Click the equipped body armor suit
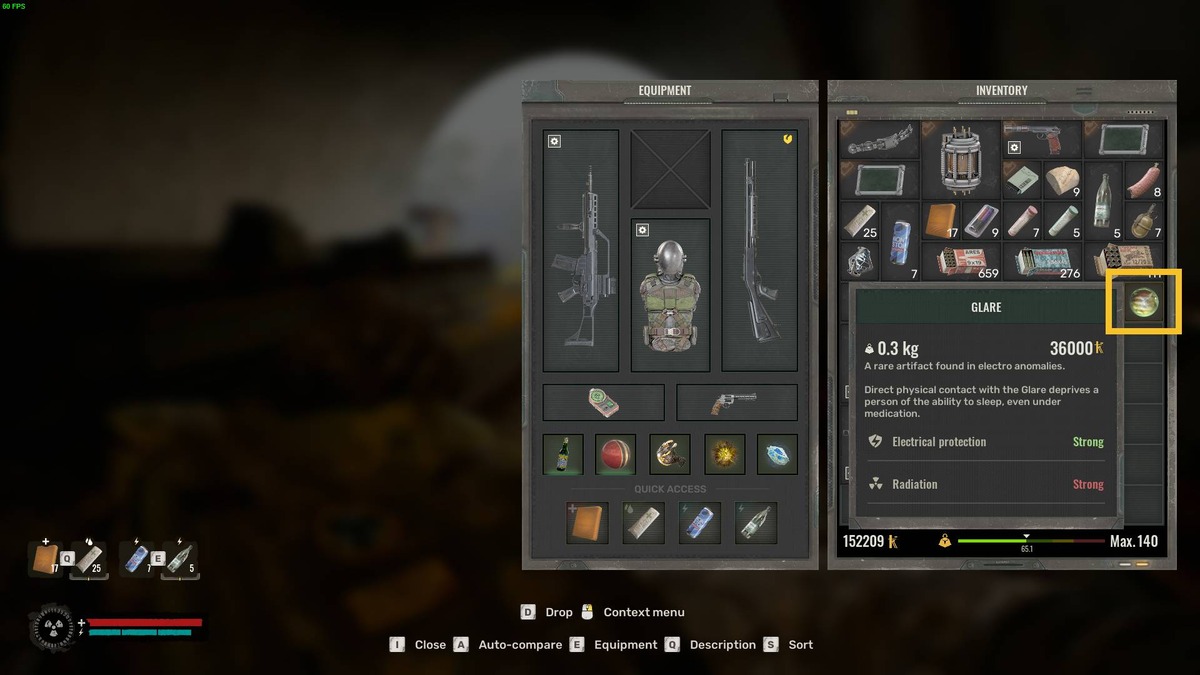 [670, 295]
